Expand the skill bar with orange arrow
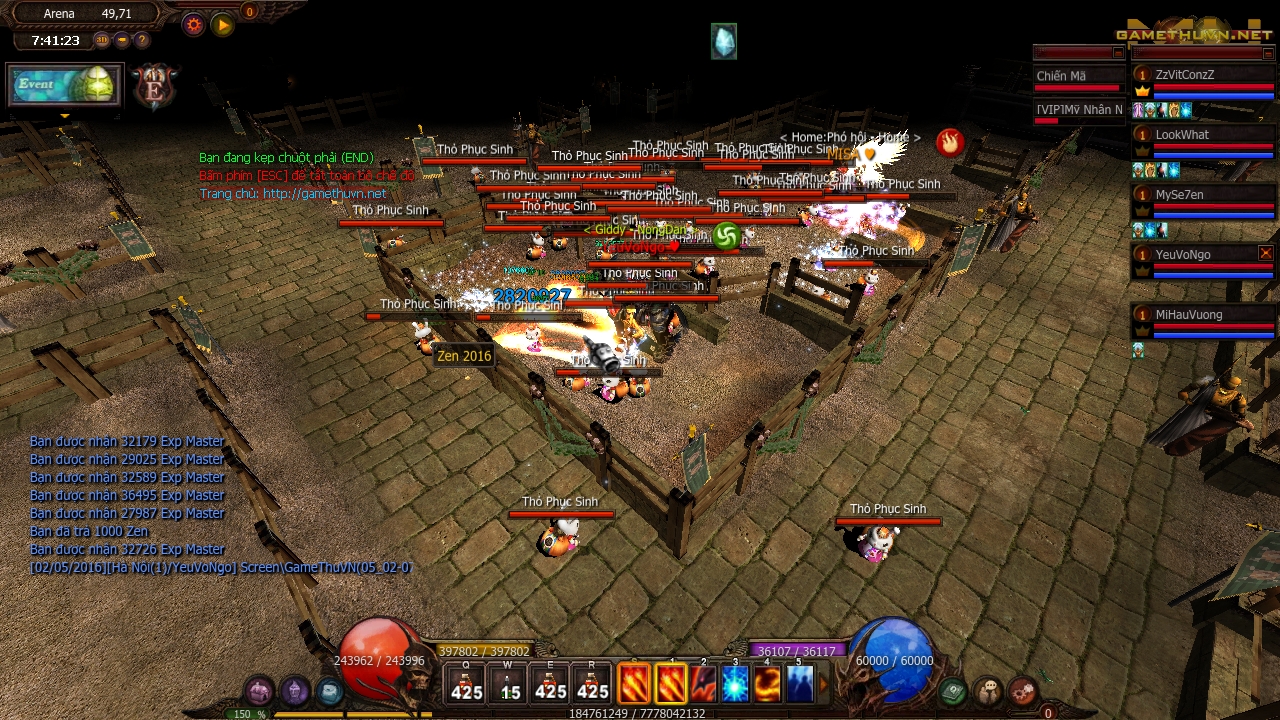 click(825, 685)
